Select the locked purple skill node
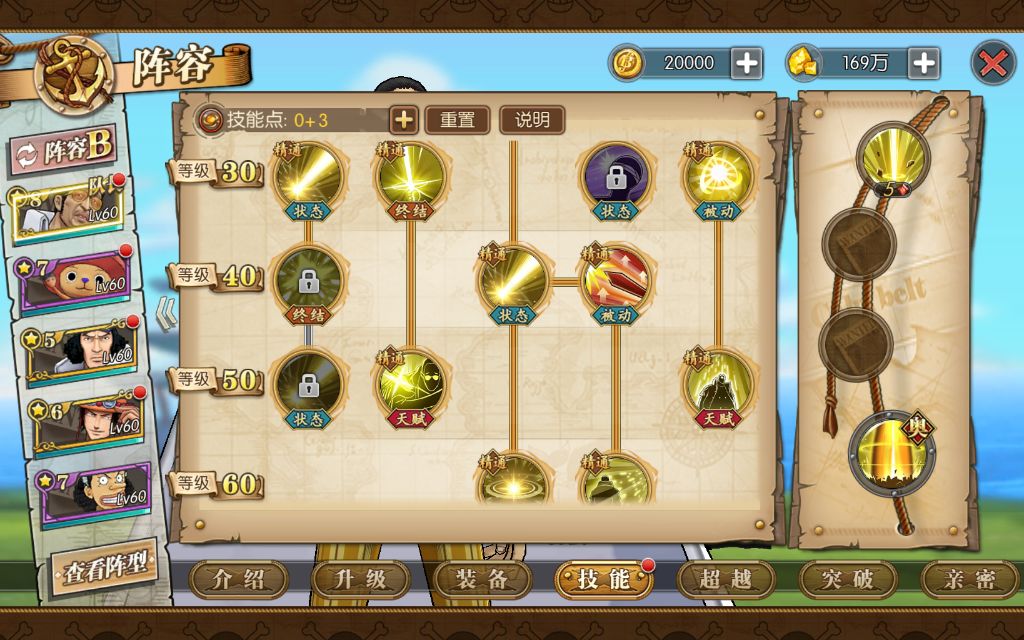Screen dimensions: 1024x640 point(615,178)
